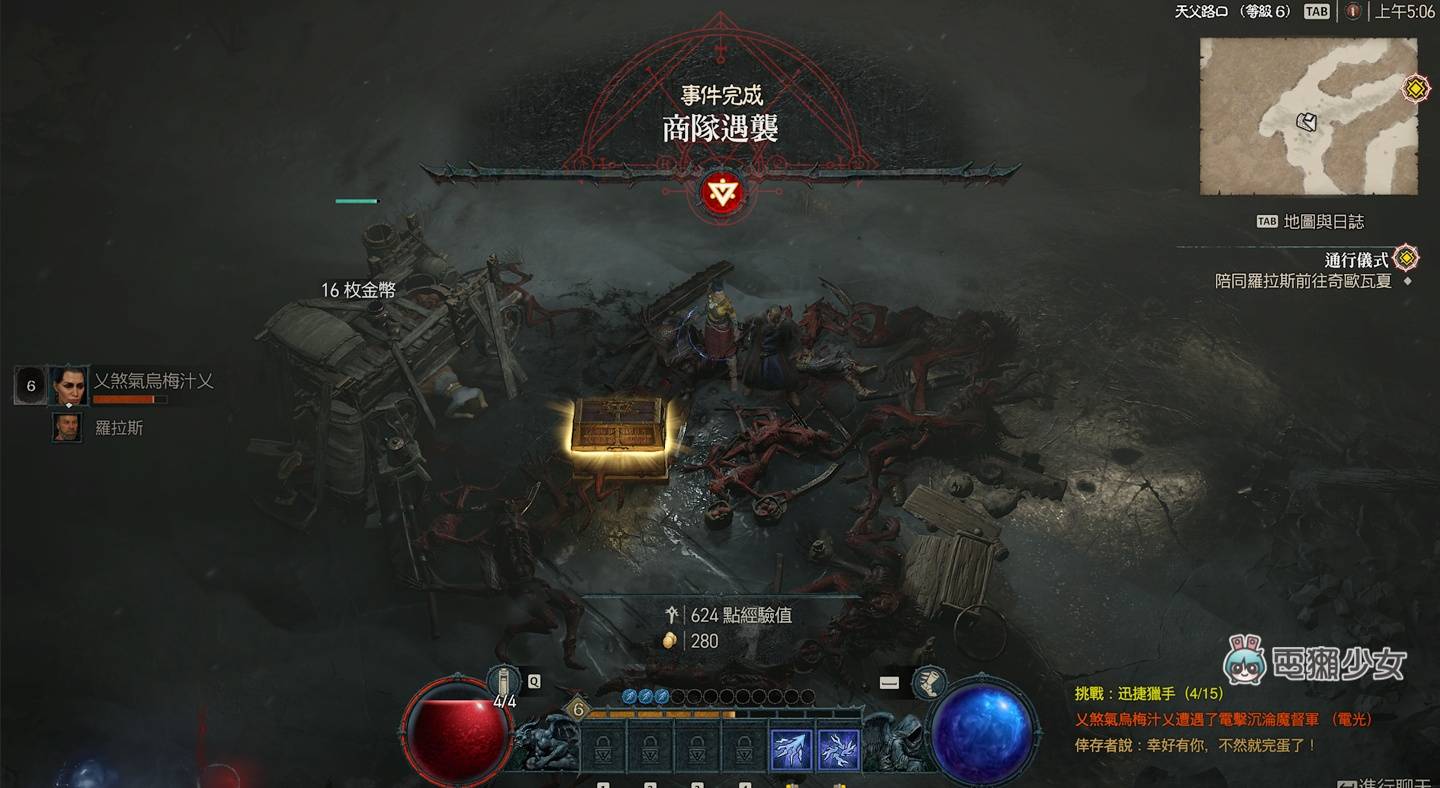The image size is (1440, 788).
Task: Click the evade boot icon
Action: pos(929,682)
